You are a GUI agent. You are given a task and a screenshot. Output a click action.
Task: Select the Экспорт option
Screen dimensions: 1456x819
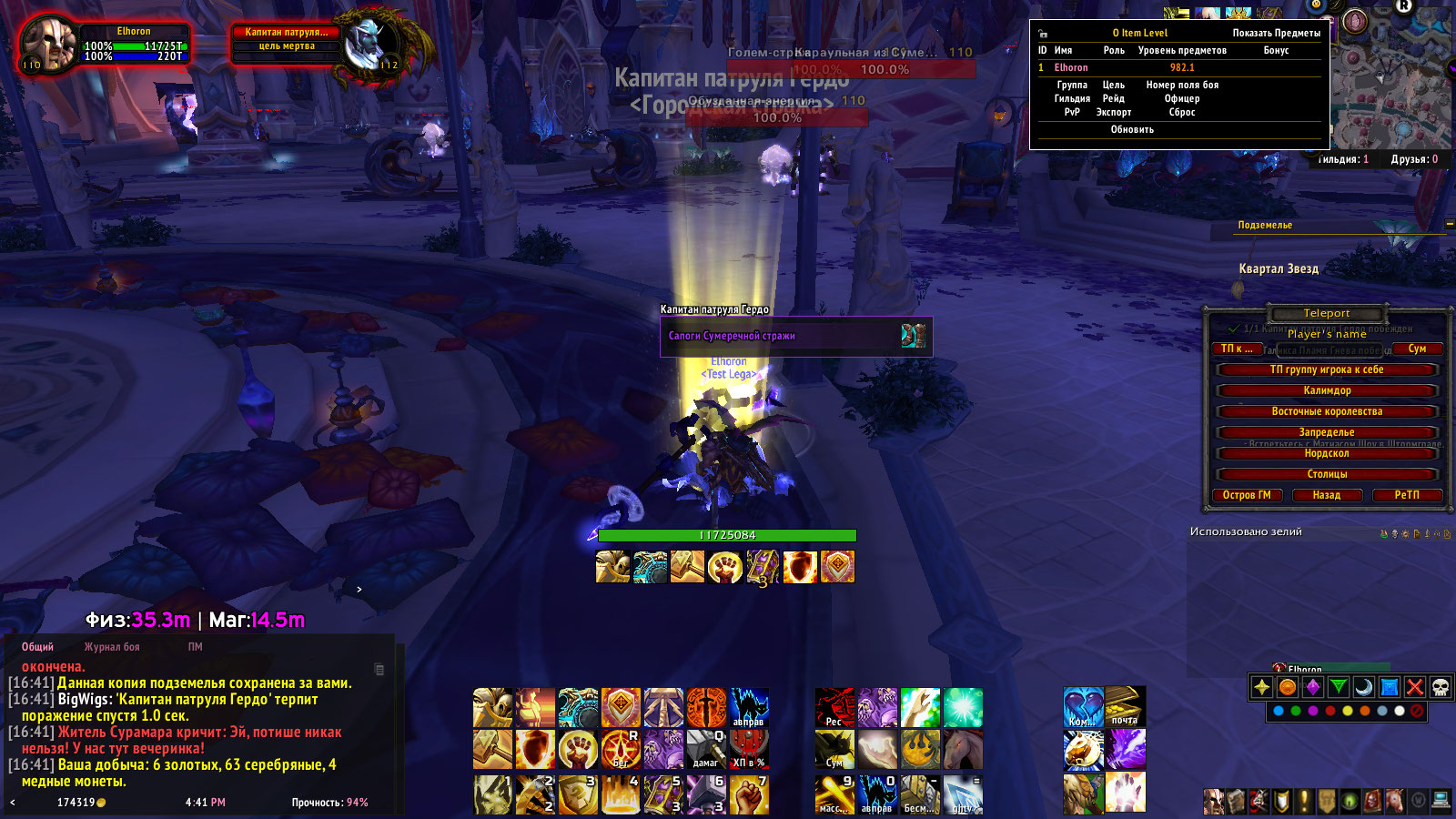click(1114, 112)
